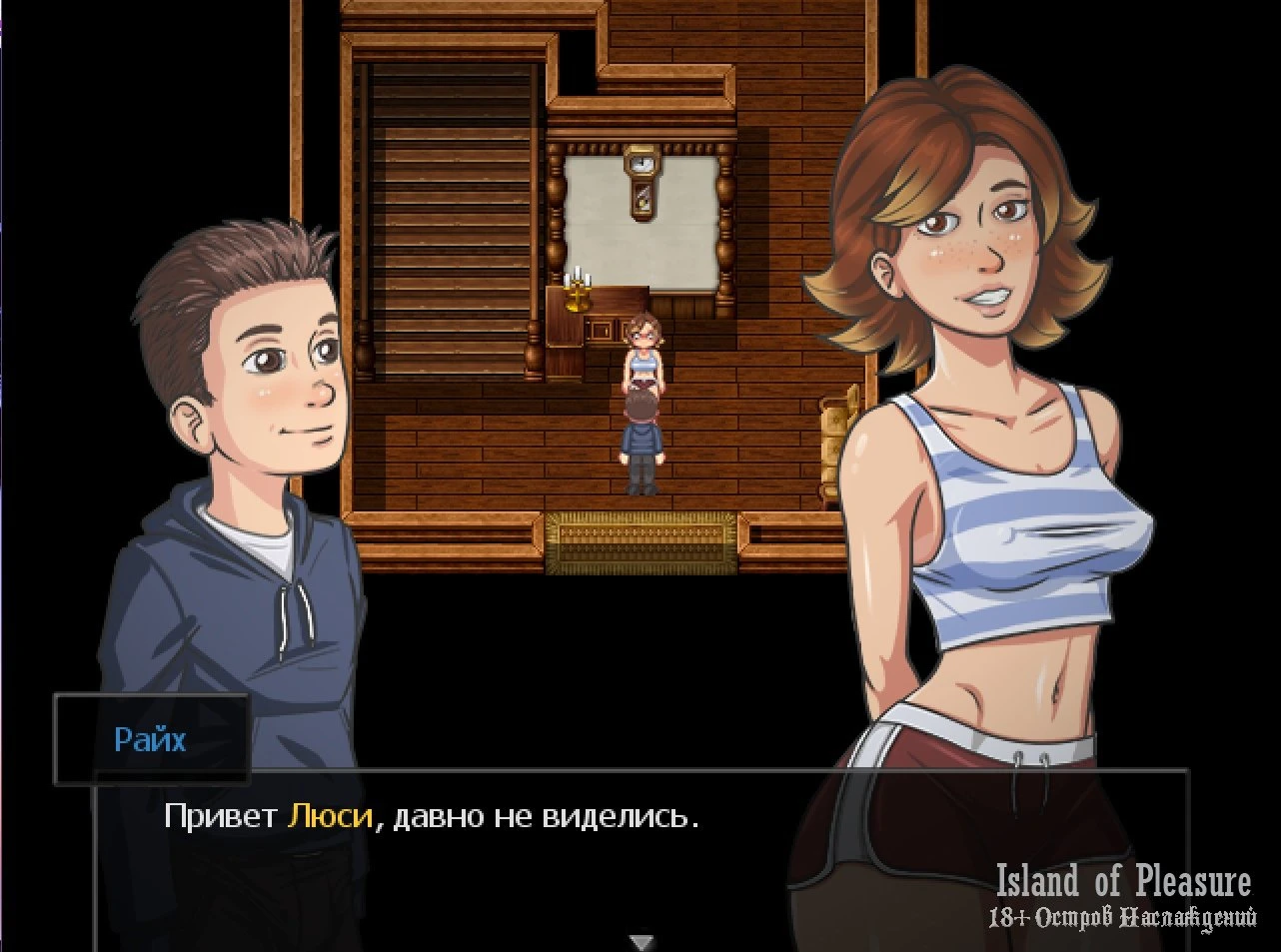Advance dialogue with the down arrow indicator
The height and width of the screenshot is (952, 1281).
coord(641,941)
